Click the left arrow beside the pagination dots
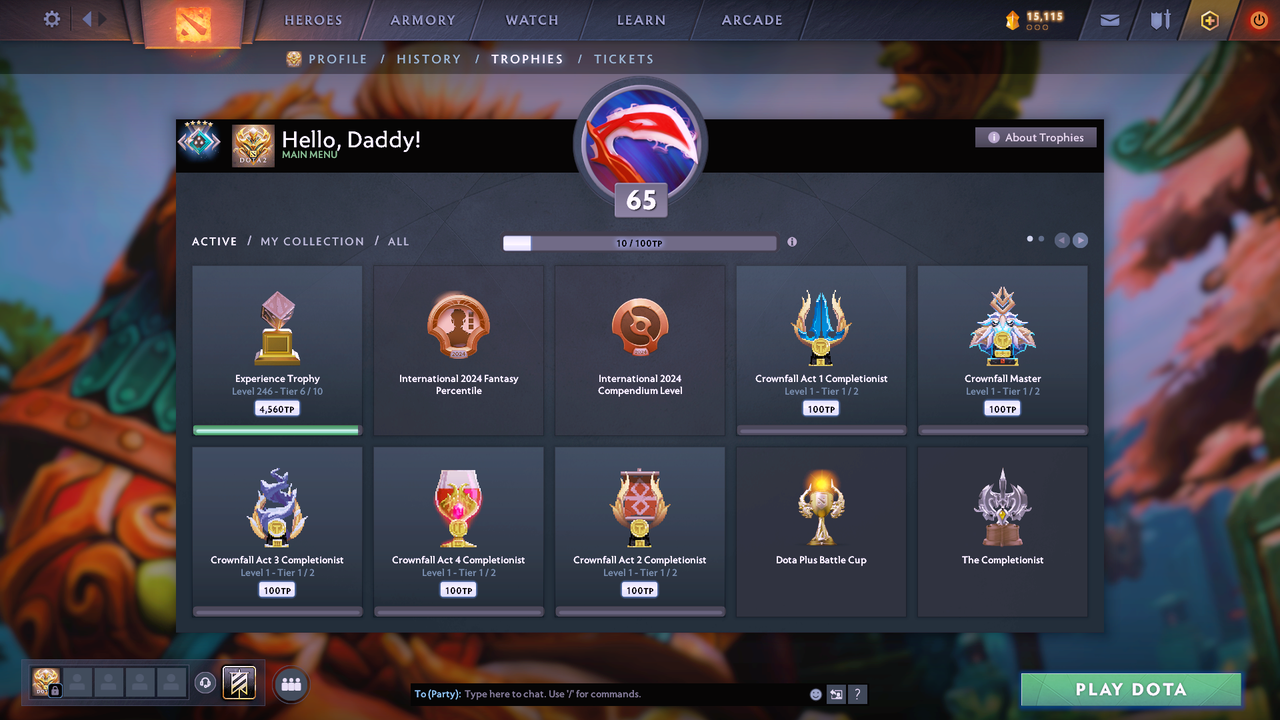1280x720 pixels. (x=1061, y=240)
